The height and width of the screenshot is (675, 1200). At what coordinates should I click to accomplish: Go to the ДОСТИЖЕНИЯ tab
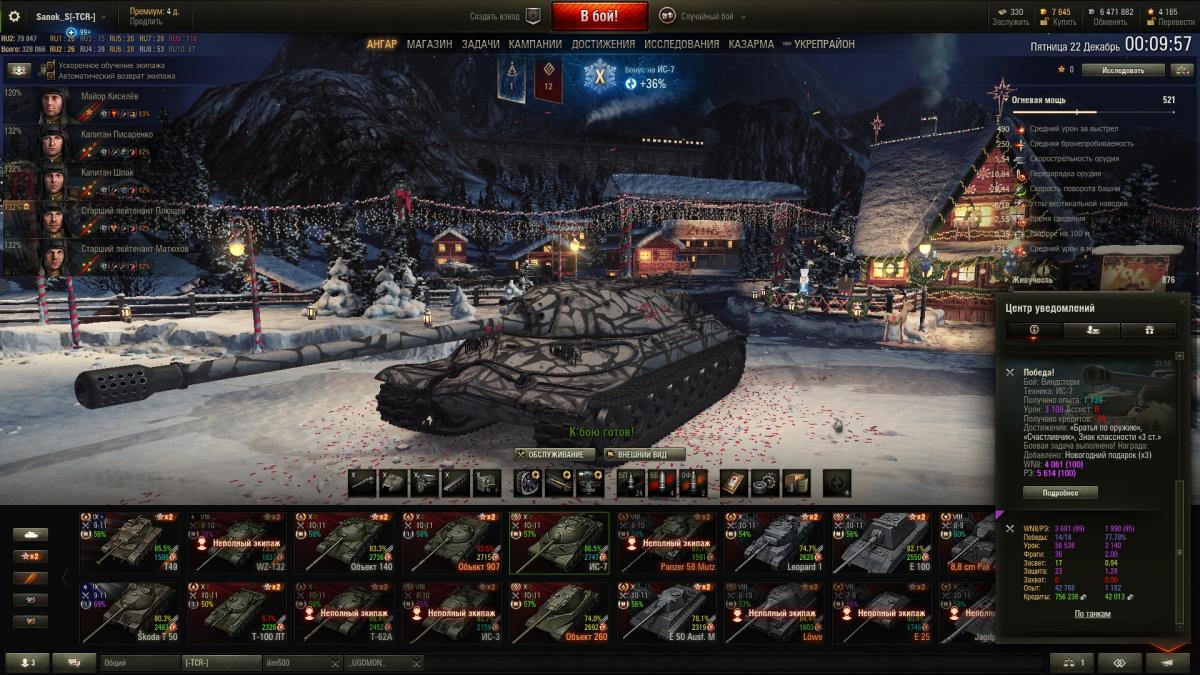coord(603,44)
